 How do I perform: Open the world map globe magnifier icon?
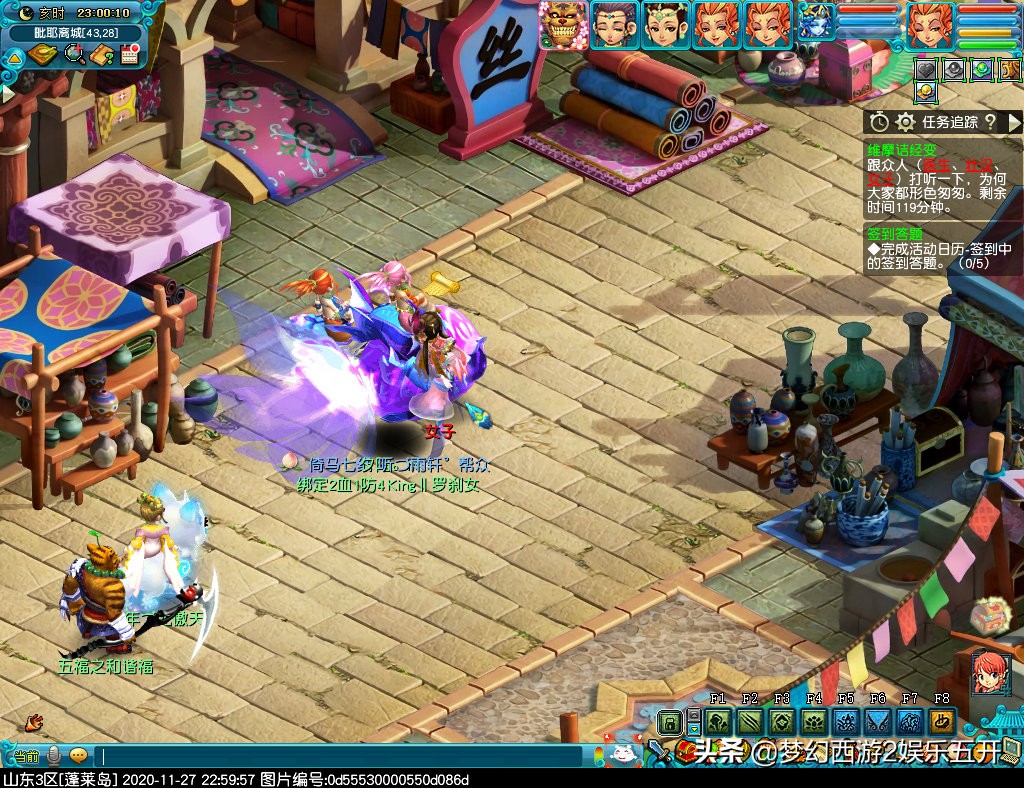74,54
